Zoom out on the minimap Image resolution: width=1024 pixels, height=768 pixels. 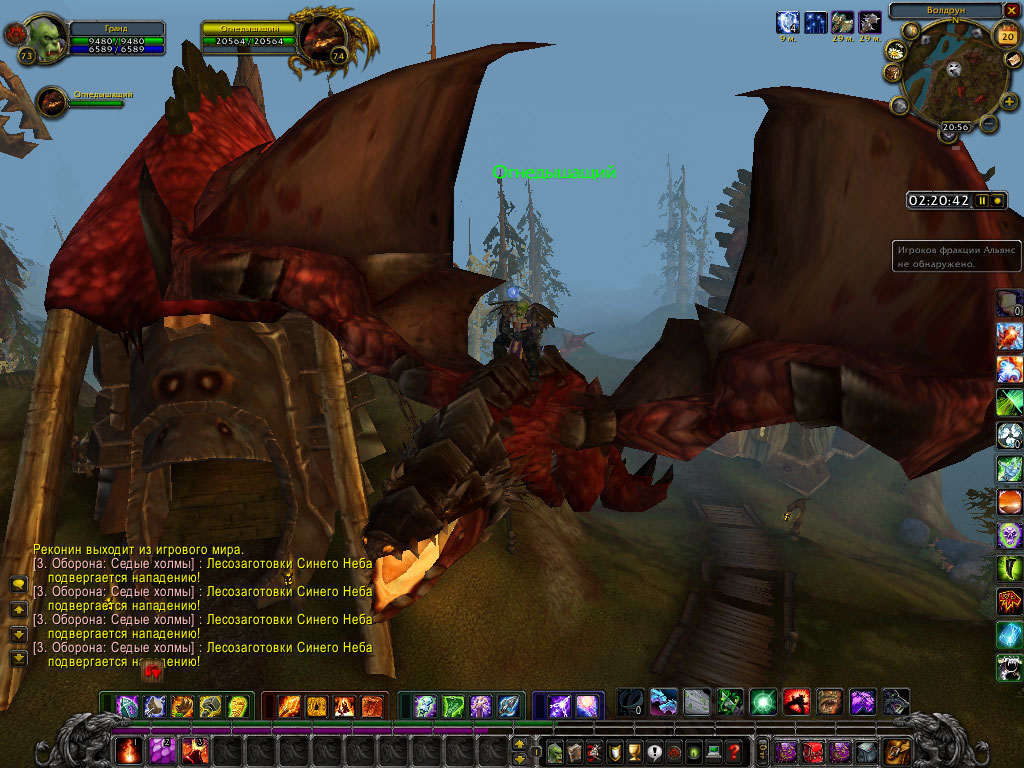(x=988, y=124)
